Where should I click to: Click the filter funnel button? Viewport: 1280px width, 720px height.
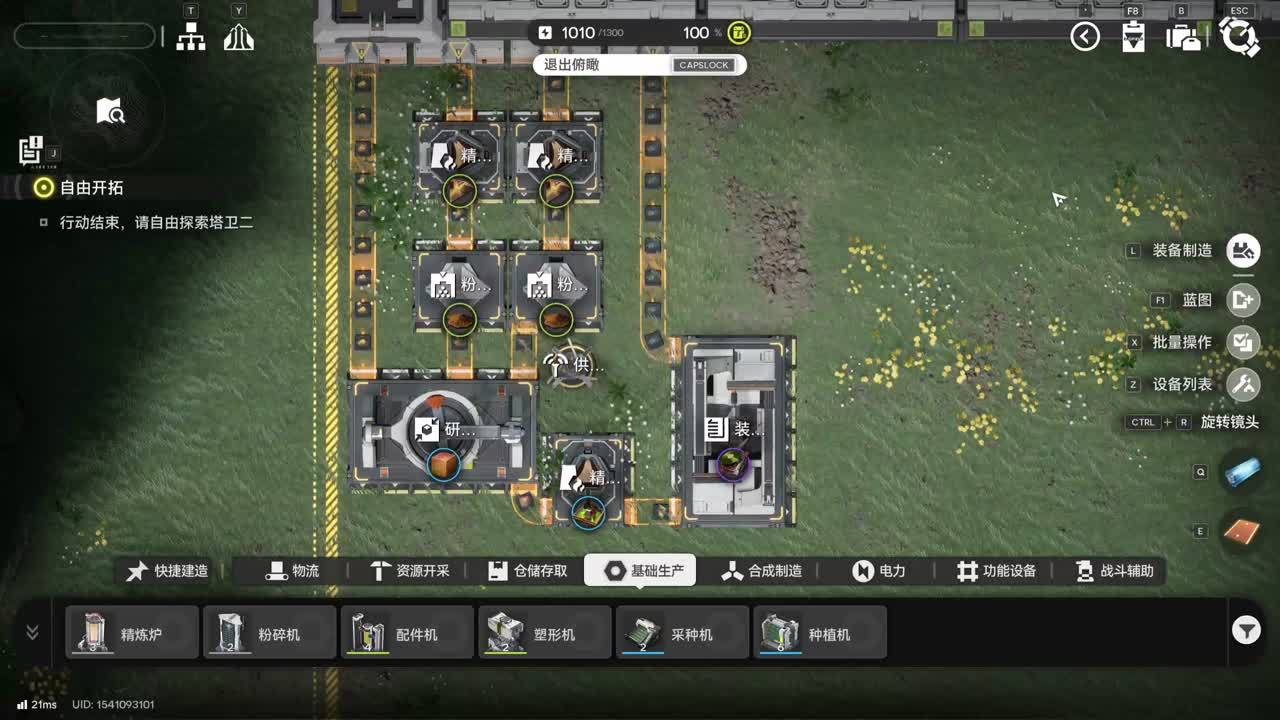coord(1246,630)
